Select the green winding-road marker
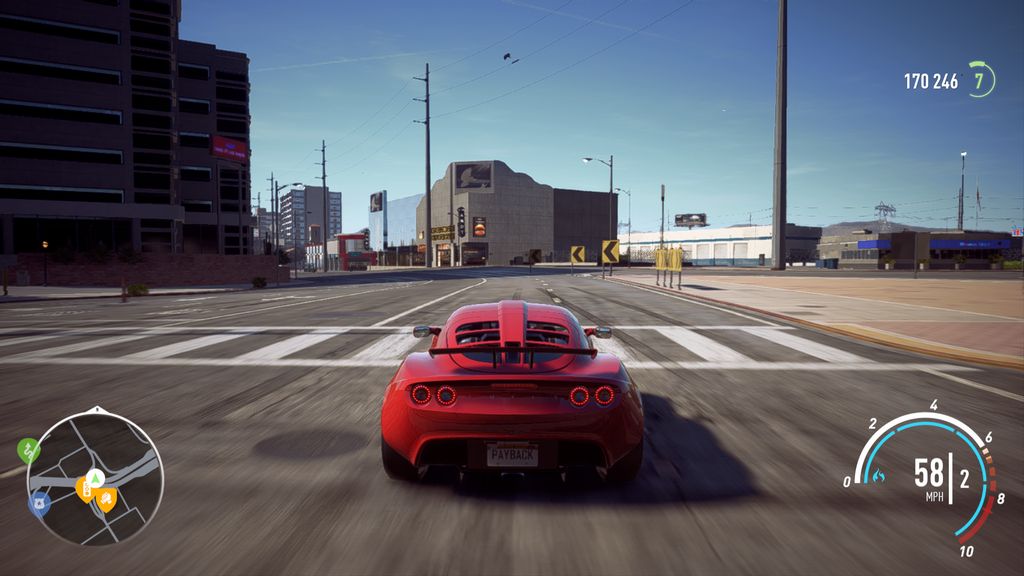The width and height of the screenshot is (1024, 576). (x=28, y=449)
